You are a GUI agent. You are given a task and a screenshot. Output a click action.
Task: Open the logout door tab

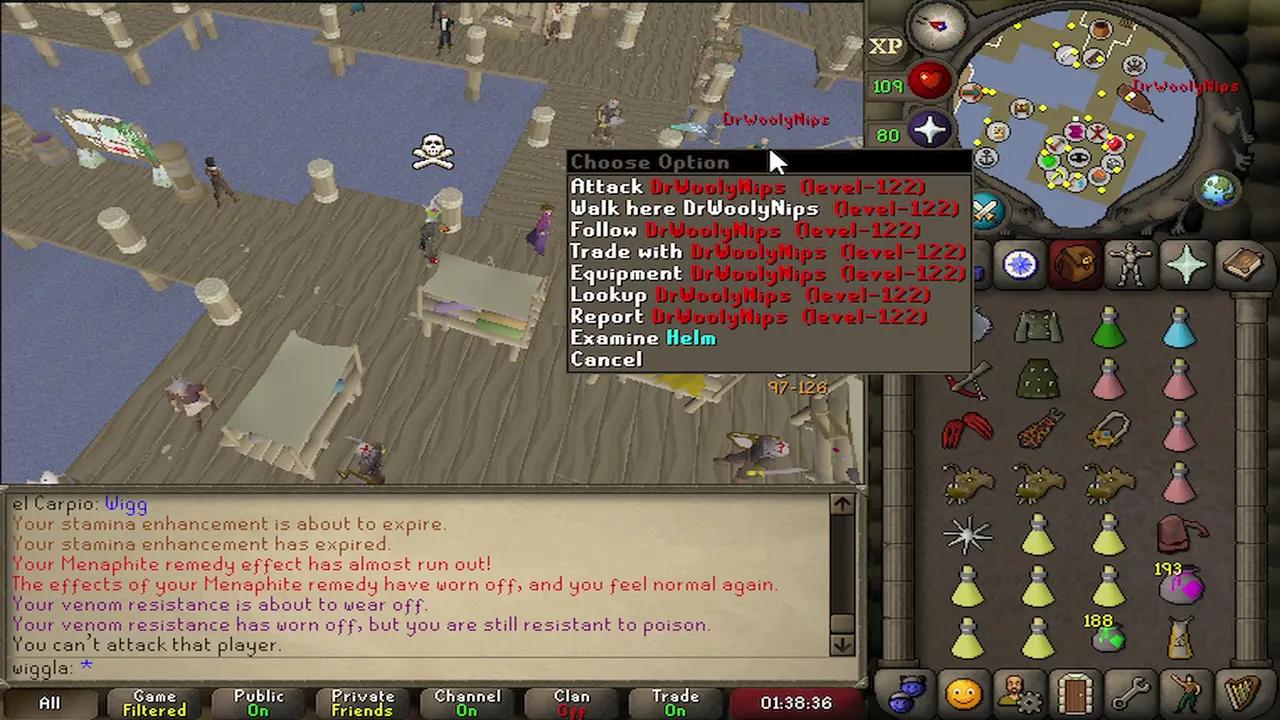[1075, 692]
